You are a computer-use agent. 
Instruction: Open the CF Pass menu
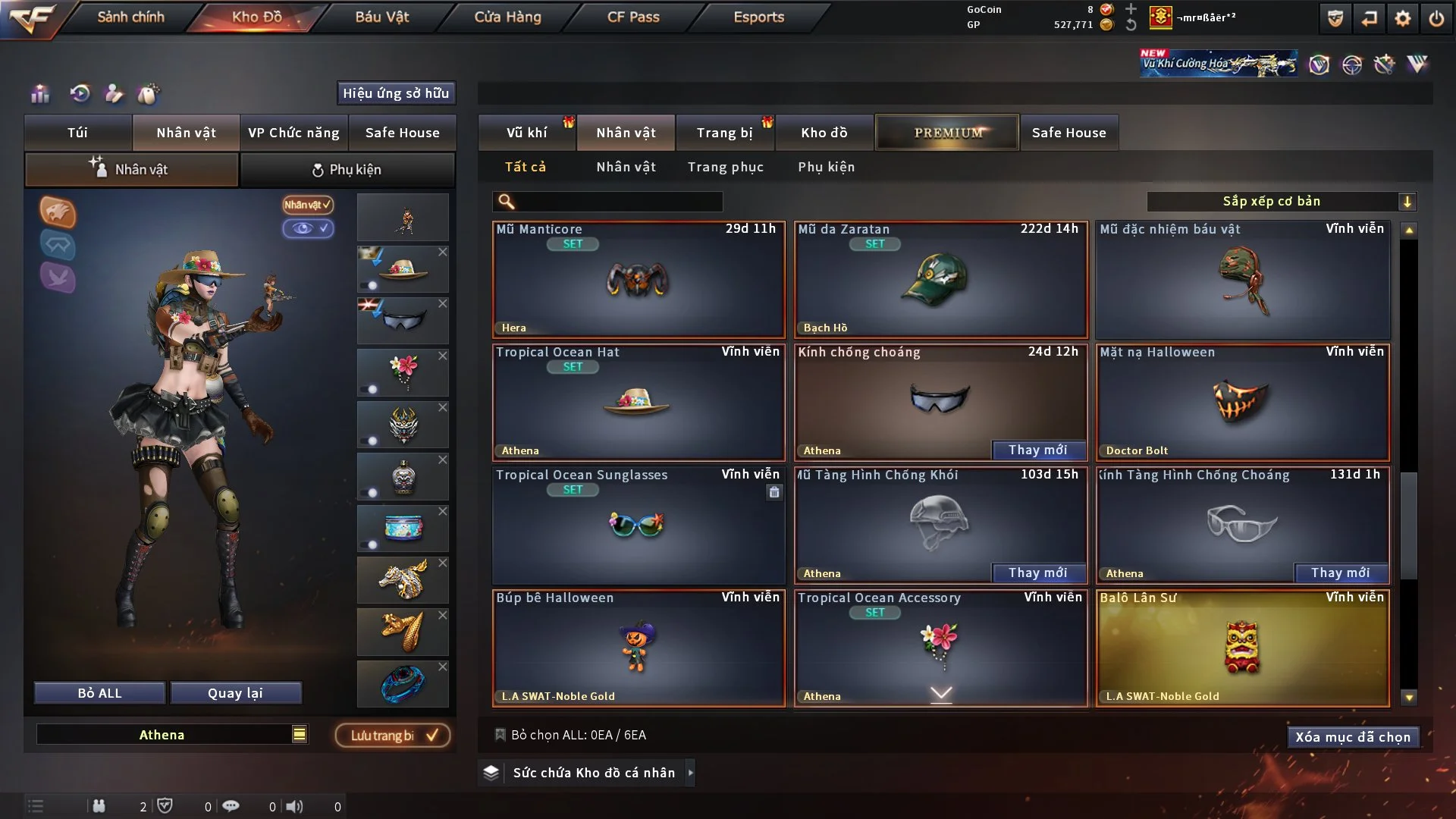point(633,17)
